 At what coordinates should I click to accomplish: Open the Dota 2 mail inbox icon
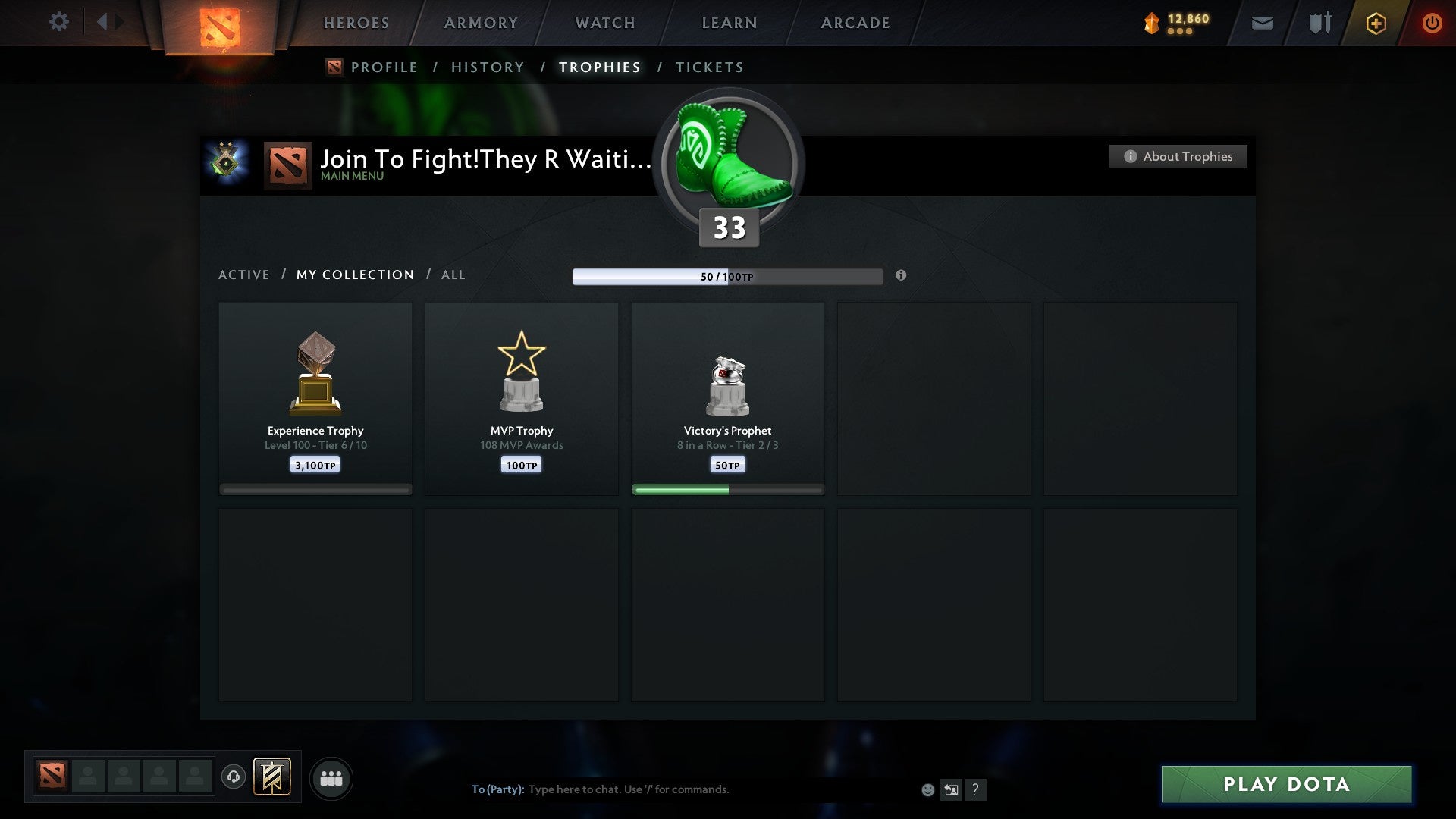(x=1261, y=23)
